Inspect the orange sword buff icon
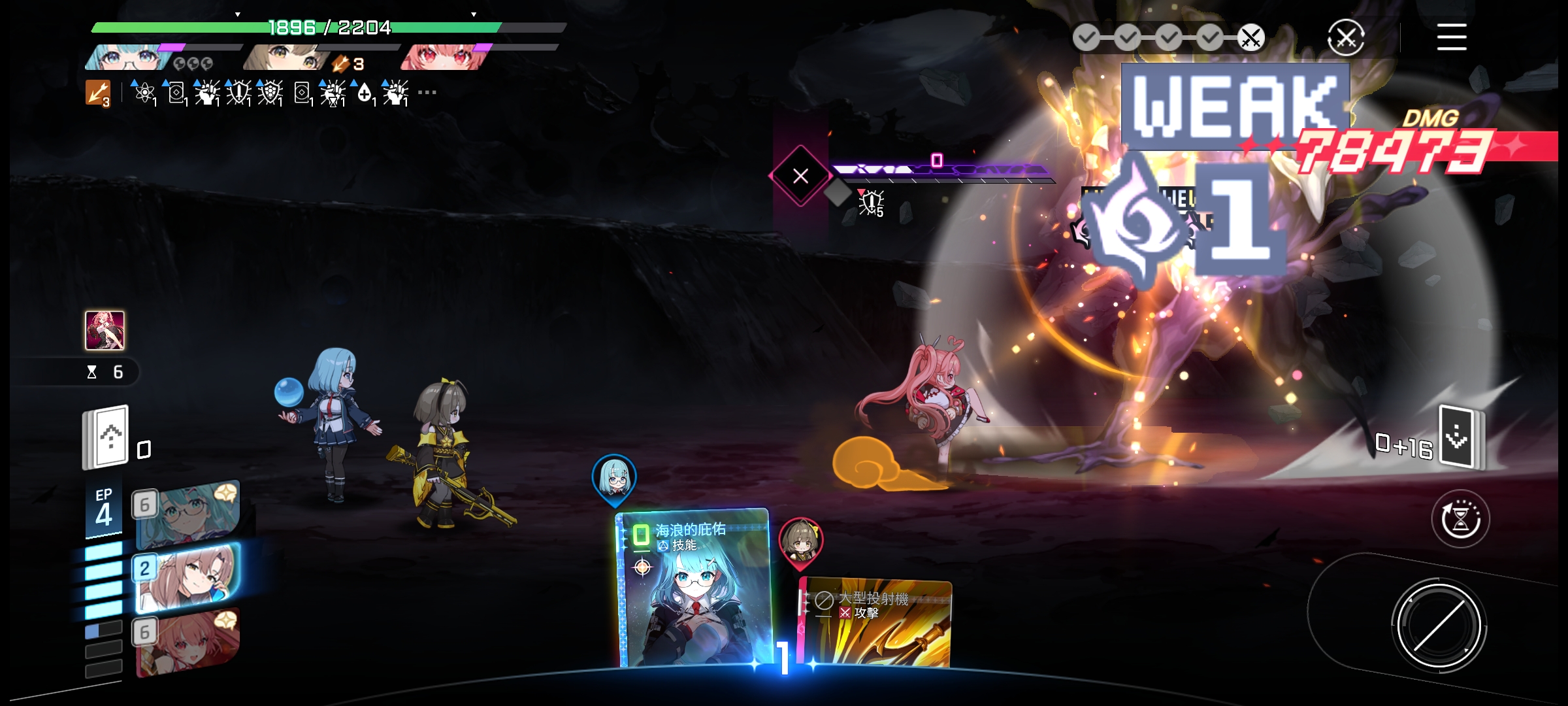The width and height of the screenshot is (1568, 706). click(x=98, y=93)
